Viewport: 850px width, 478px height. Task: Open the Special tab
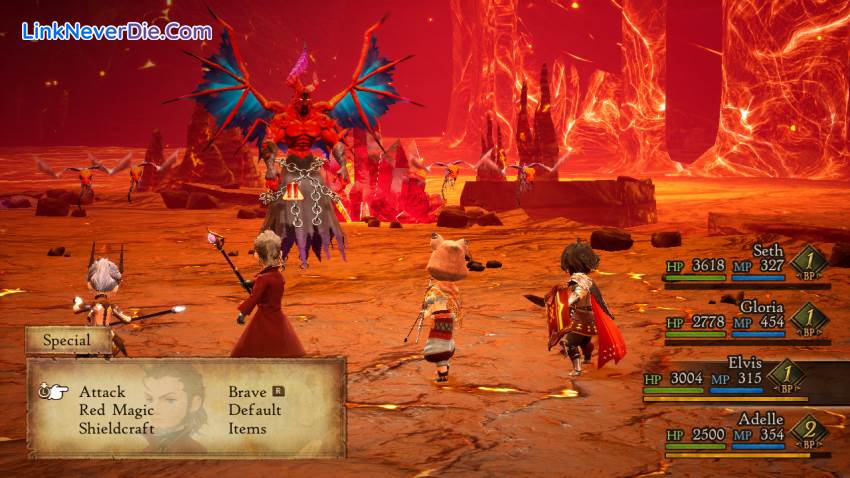(x=68, y=340)
